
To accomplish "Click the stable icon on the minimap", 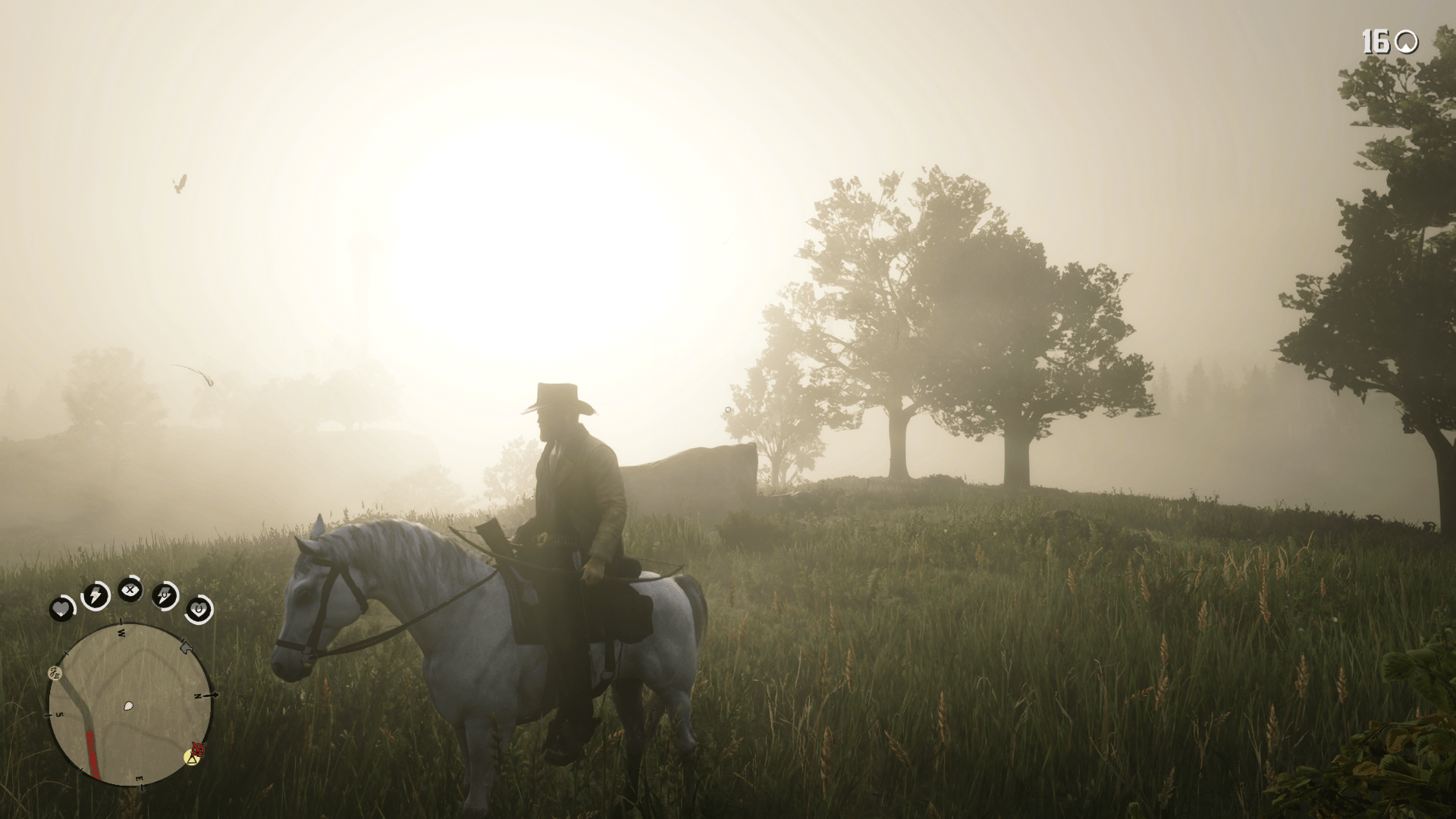I will [x=186, y=647].
